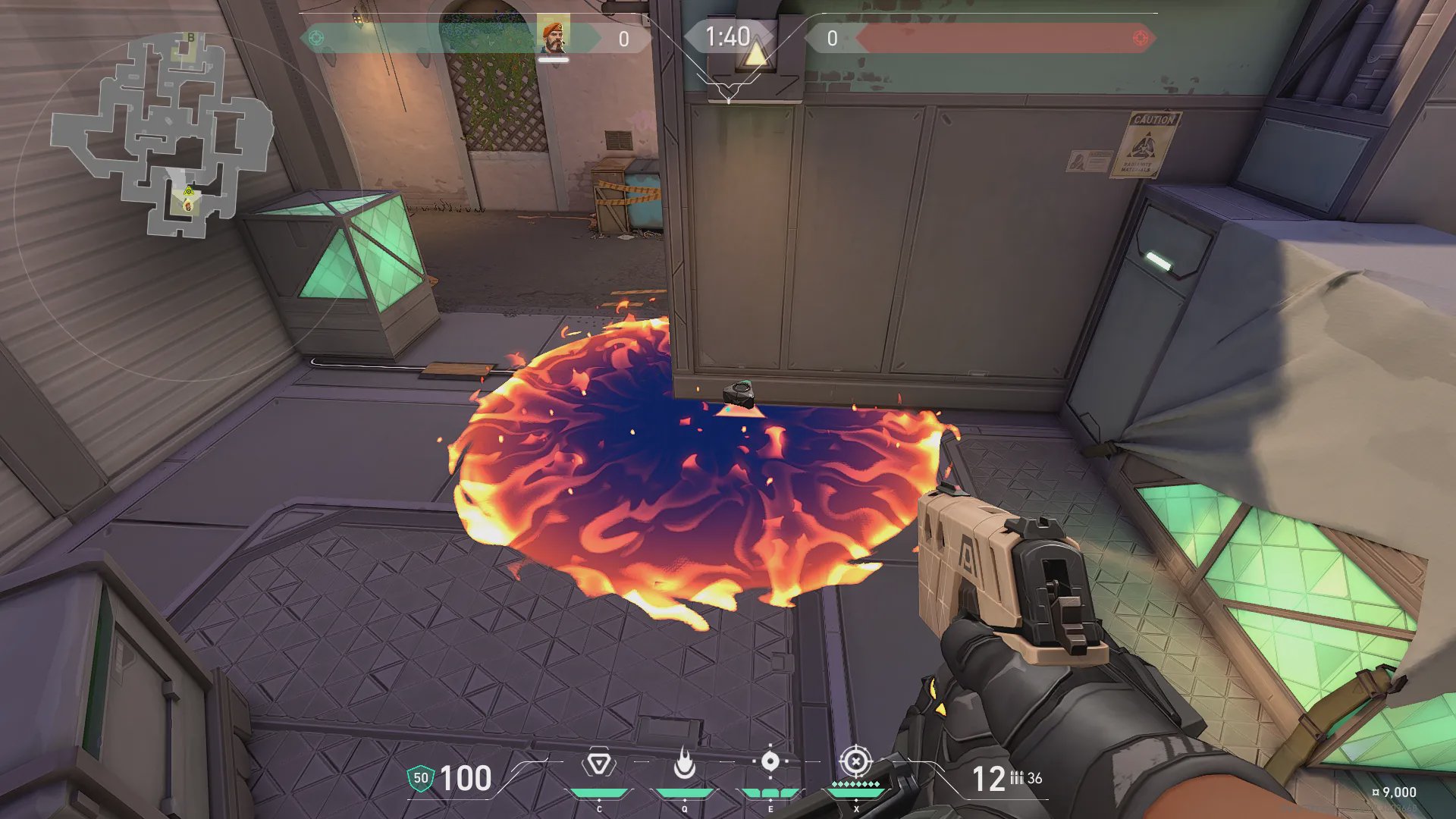Activate the Stim Beacon ability icon
This screenshot has height=819, width=1456.
(598, 764)
